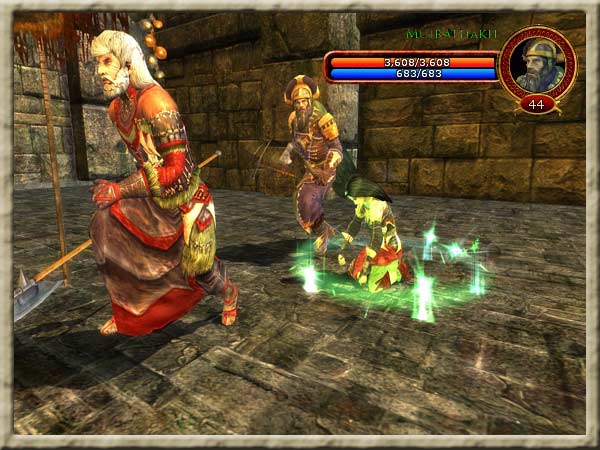Click the helmeted dwarf target portrait

coord(538,65)
